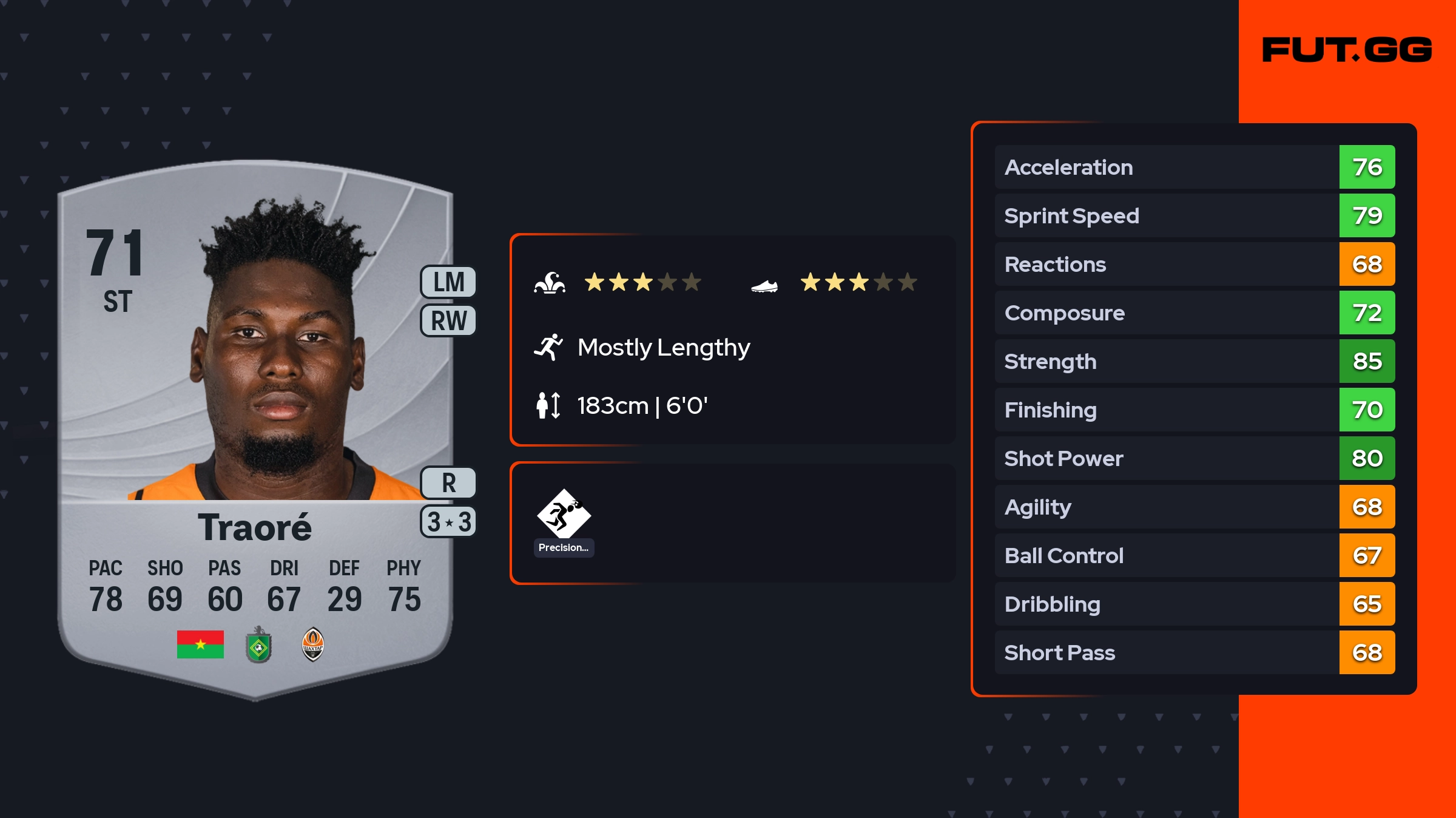Click the Mostly Lengthy running style entry
This screenshot has height=818, width=1456.
(x=663, y=347)
